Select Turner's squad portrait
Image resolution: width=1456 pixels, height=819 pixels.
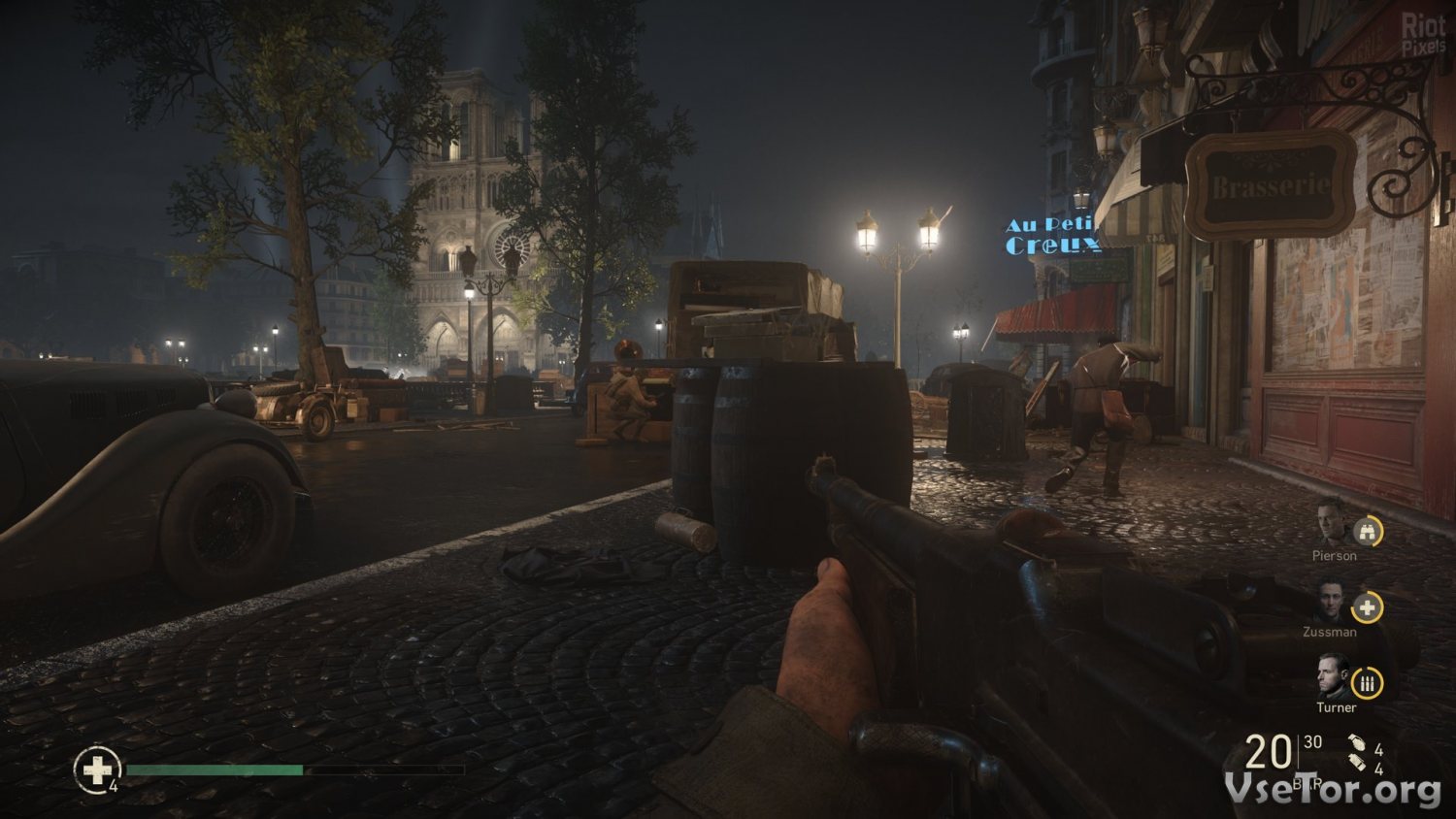1331,676
